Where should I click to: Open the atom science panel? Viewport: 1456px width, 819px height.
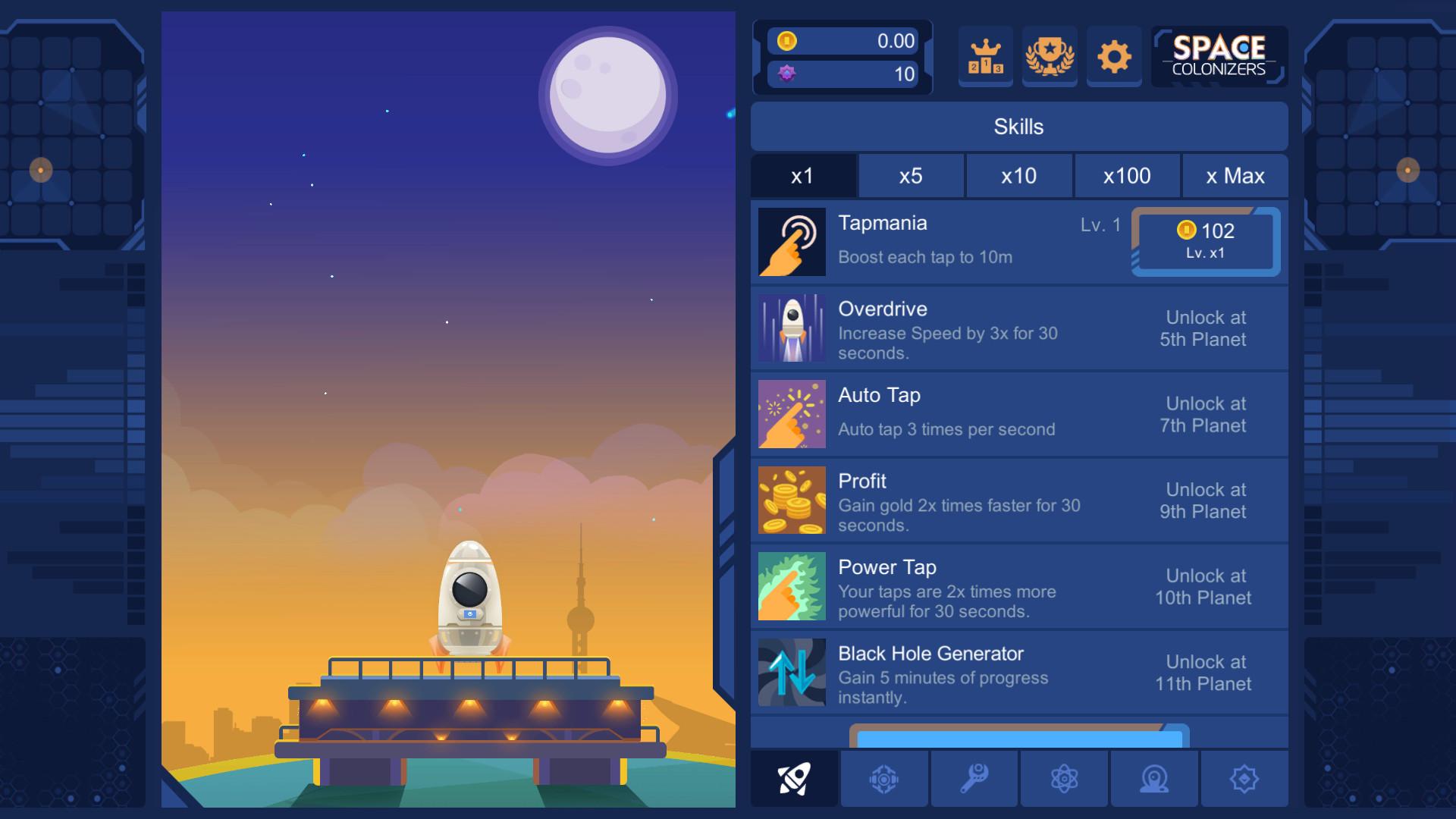[1065, 778]
